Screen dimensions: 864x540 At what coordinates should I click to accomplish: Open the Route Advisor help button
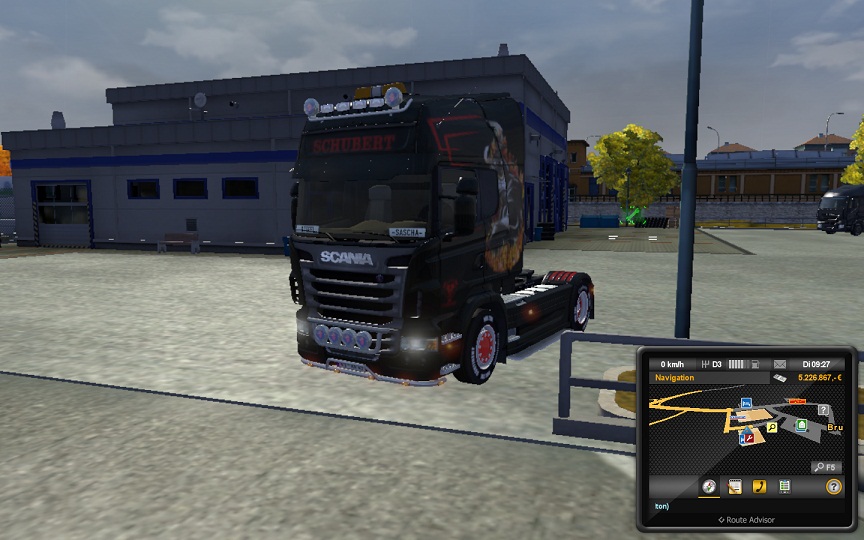pyautogui.click(x=833, y=487)
